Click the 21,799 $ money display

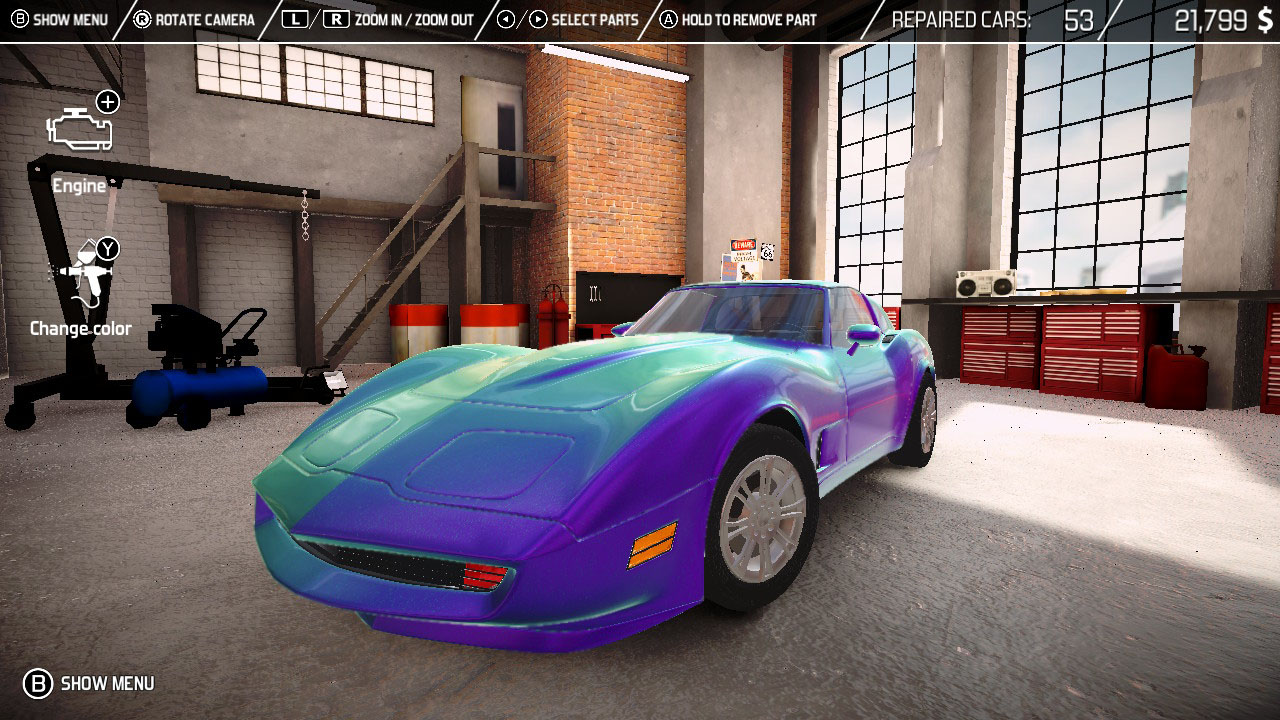(1225, 18)
